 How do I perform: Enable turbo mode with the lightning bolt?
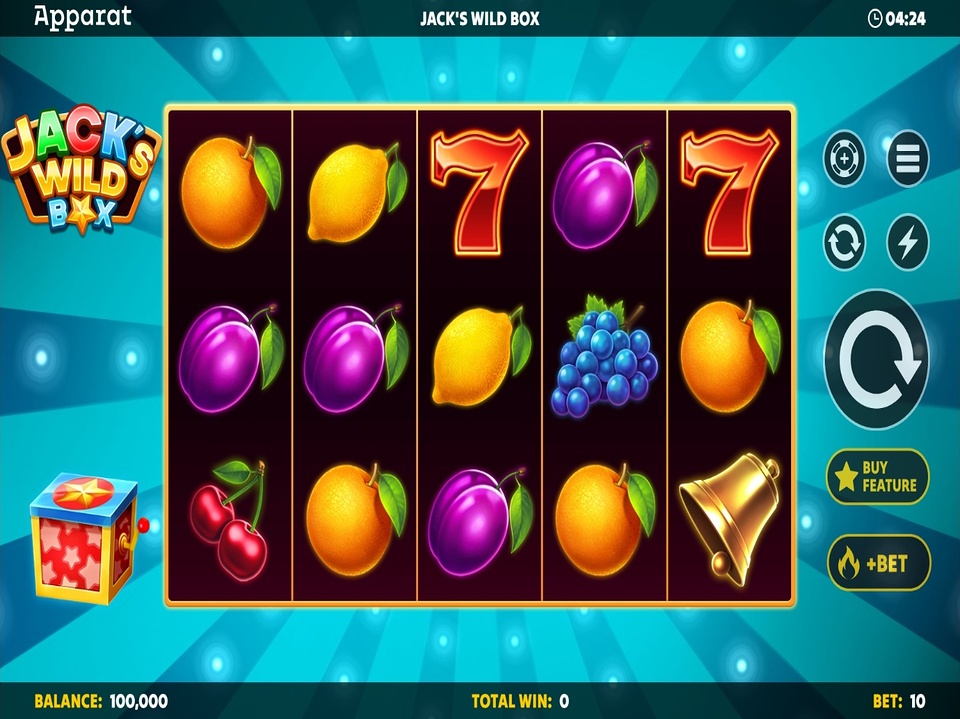click(907, 243)
